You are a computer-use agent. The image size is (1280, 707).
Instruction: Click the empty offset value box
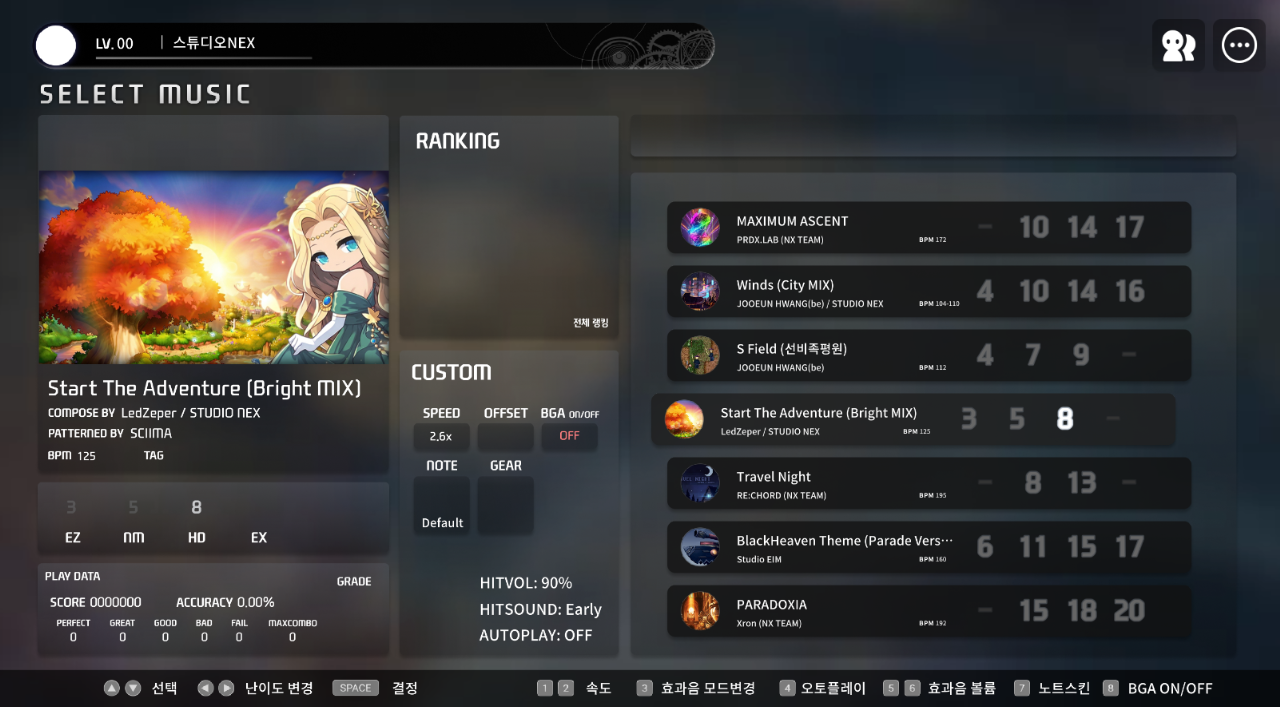click(x=505, y=436)
